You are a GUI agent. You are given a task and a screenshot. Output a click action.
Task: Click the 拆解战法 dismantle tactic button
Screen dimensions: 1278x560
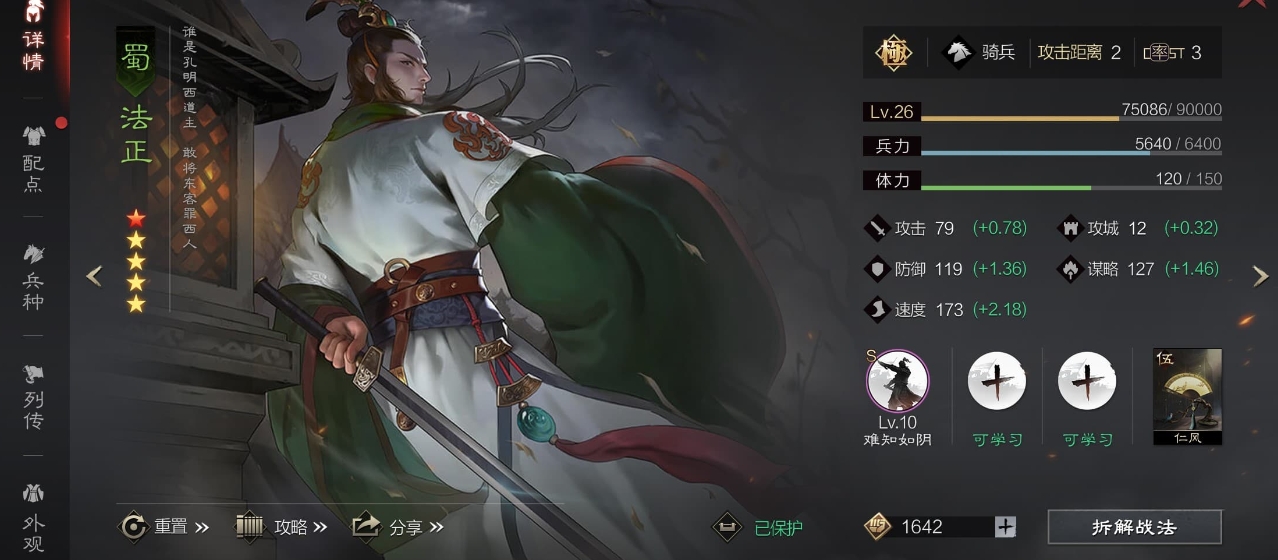1134,527
